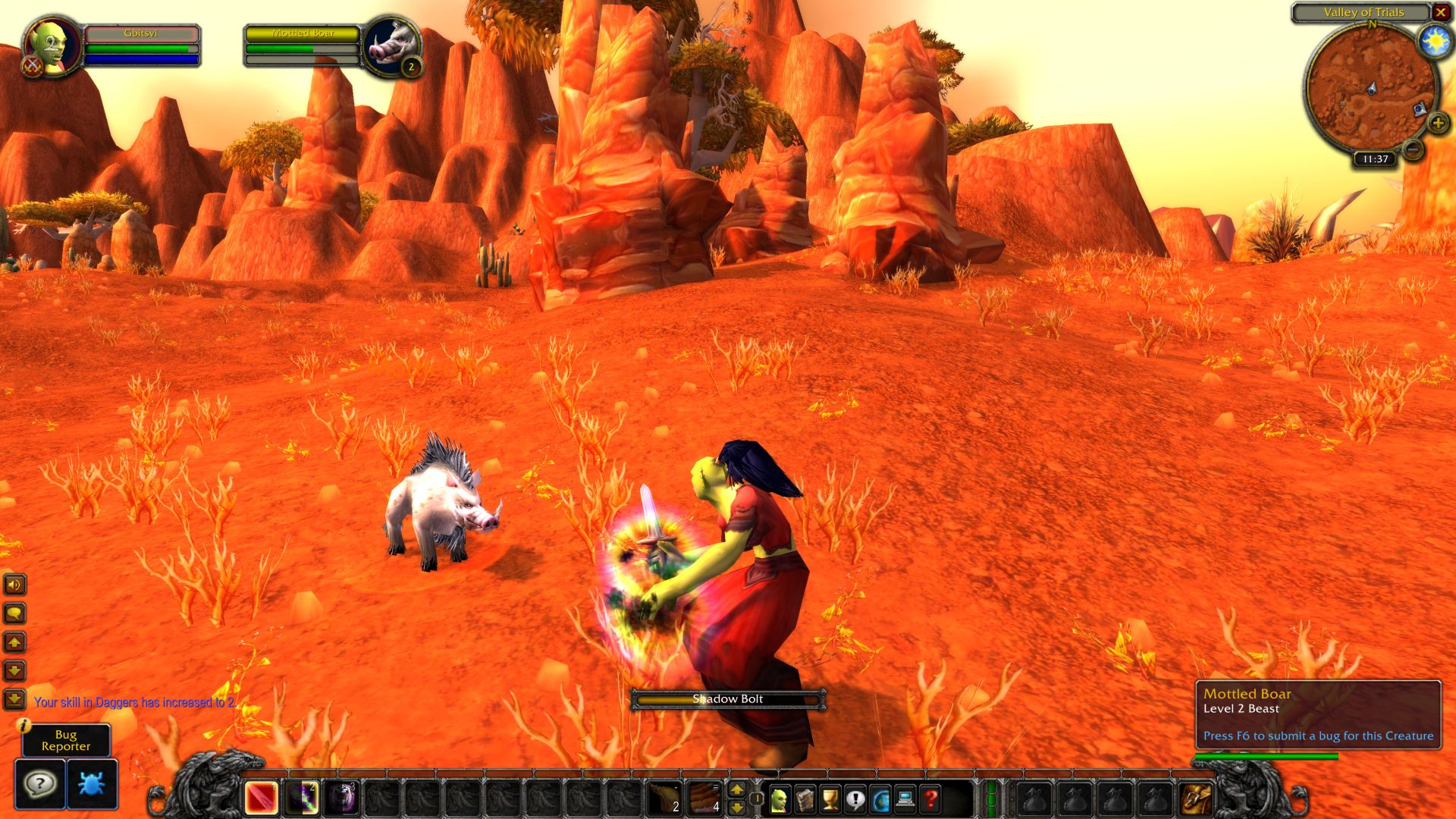Image resolution: width=1456 pixels, height=819 pixels.
Task: Use the demon skin spell icon
Action: coord(342,798)
